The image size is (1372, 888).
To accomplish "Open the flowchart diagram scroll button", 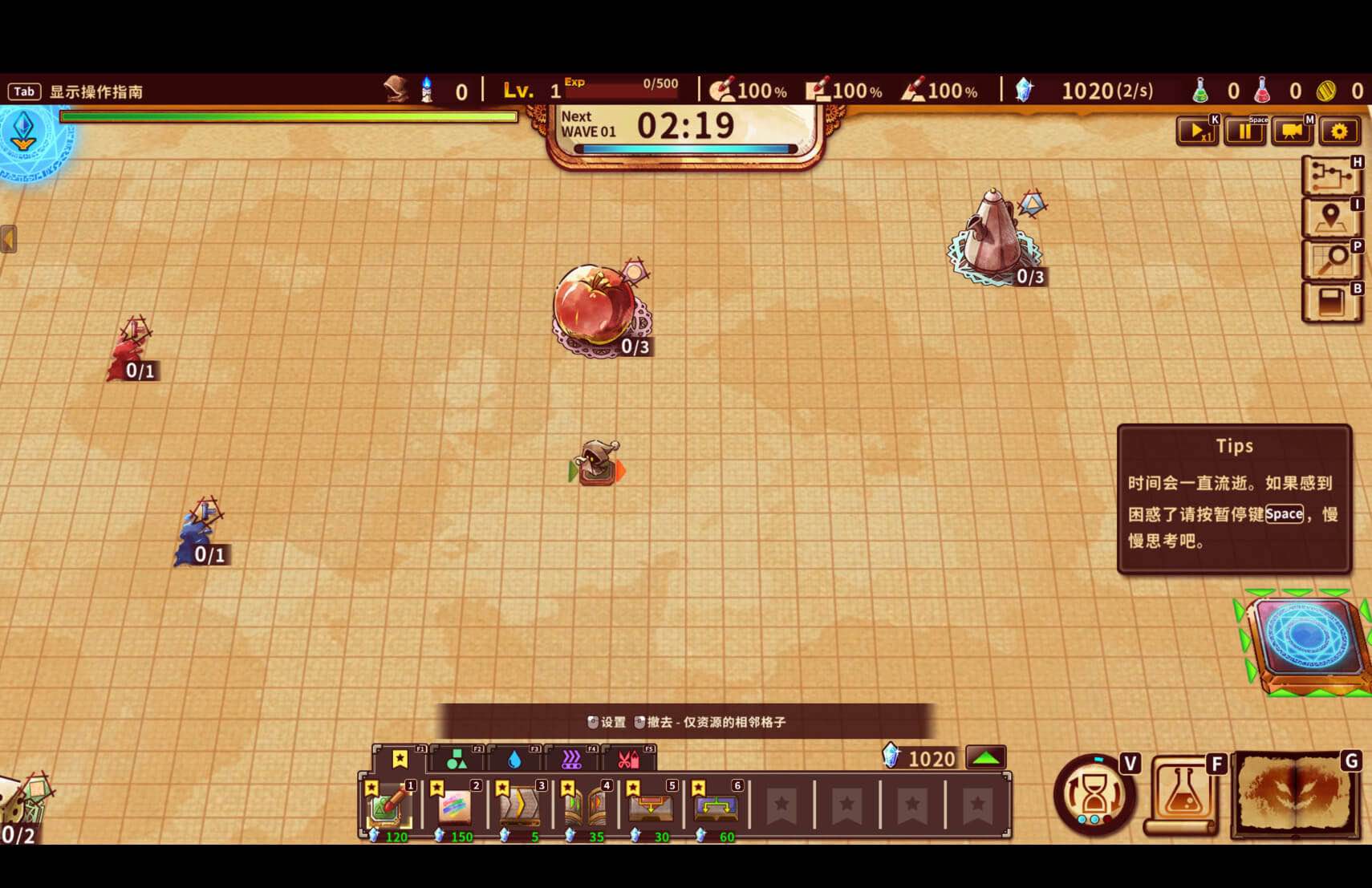I will click(1330, 176).
